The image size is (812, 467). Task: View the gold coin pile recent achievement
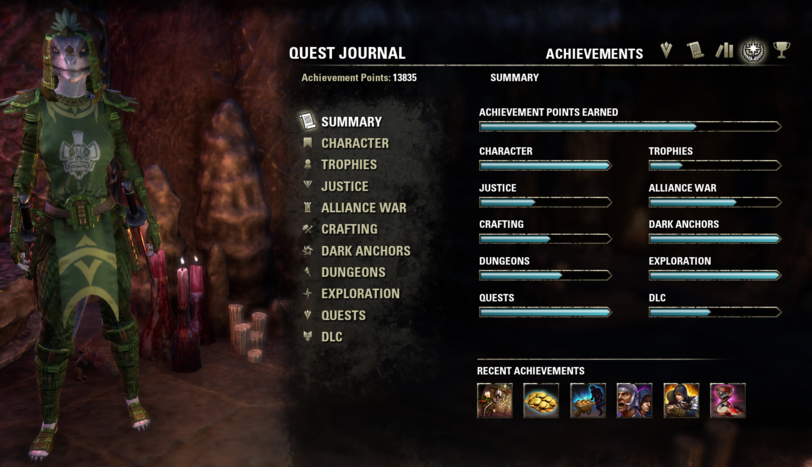541,400
